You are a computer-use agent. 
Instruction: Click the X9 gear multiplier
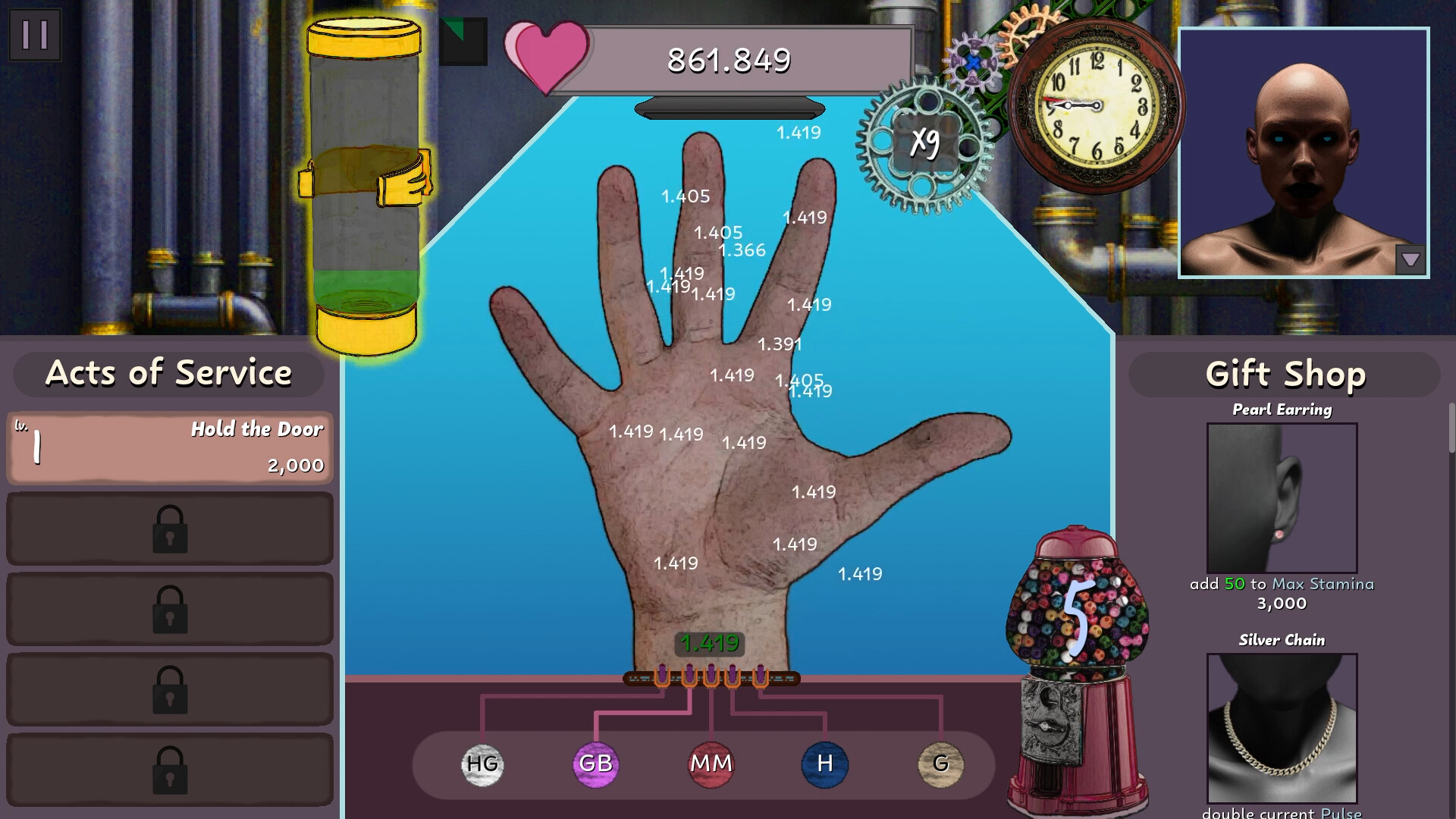tap(925, 141)
